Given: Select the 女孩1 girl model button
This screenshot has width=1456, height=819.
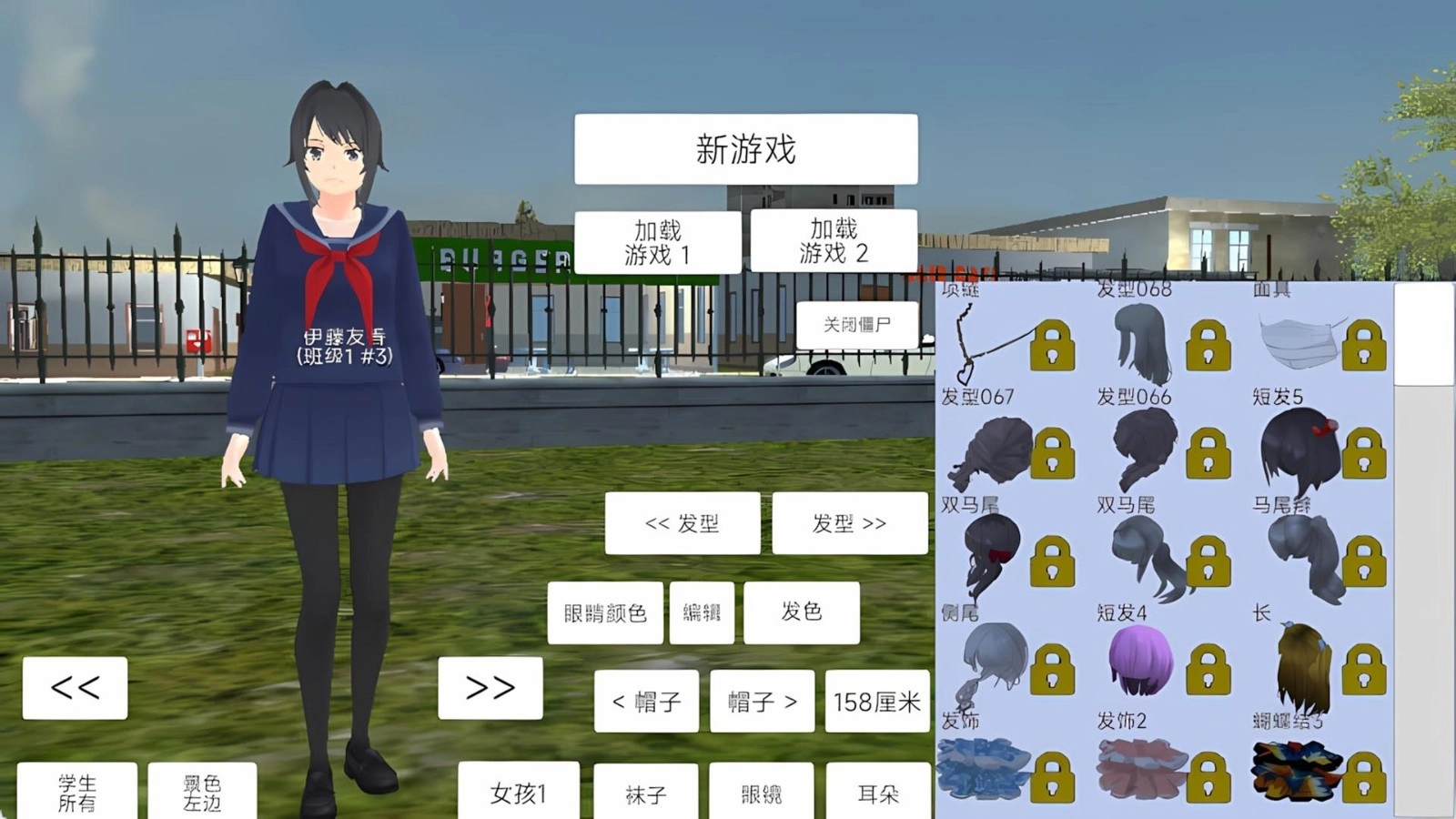Looking at the screenshot, I should 519,793.
